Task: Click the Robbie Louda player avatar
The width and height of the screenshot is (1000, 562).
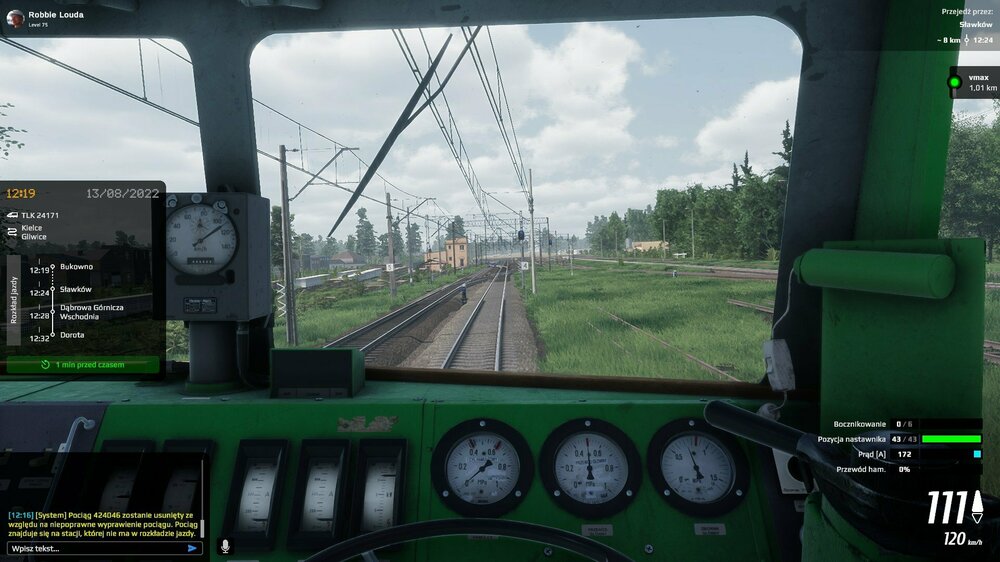Action: [14, 17]
